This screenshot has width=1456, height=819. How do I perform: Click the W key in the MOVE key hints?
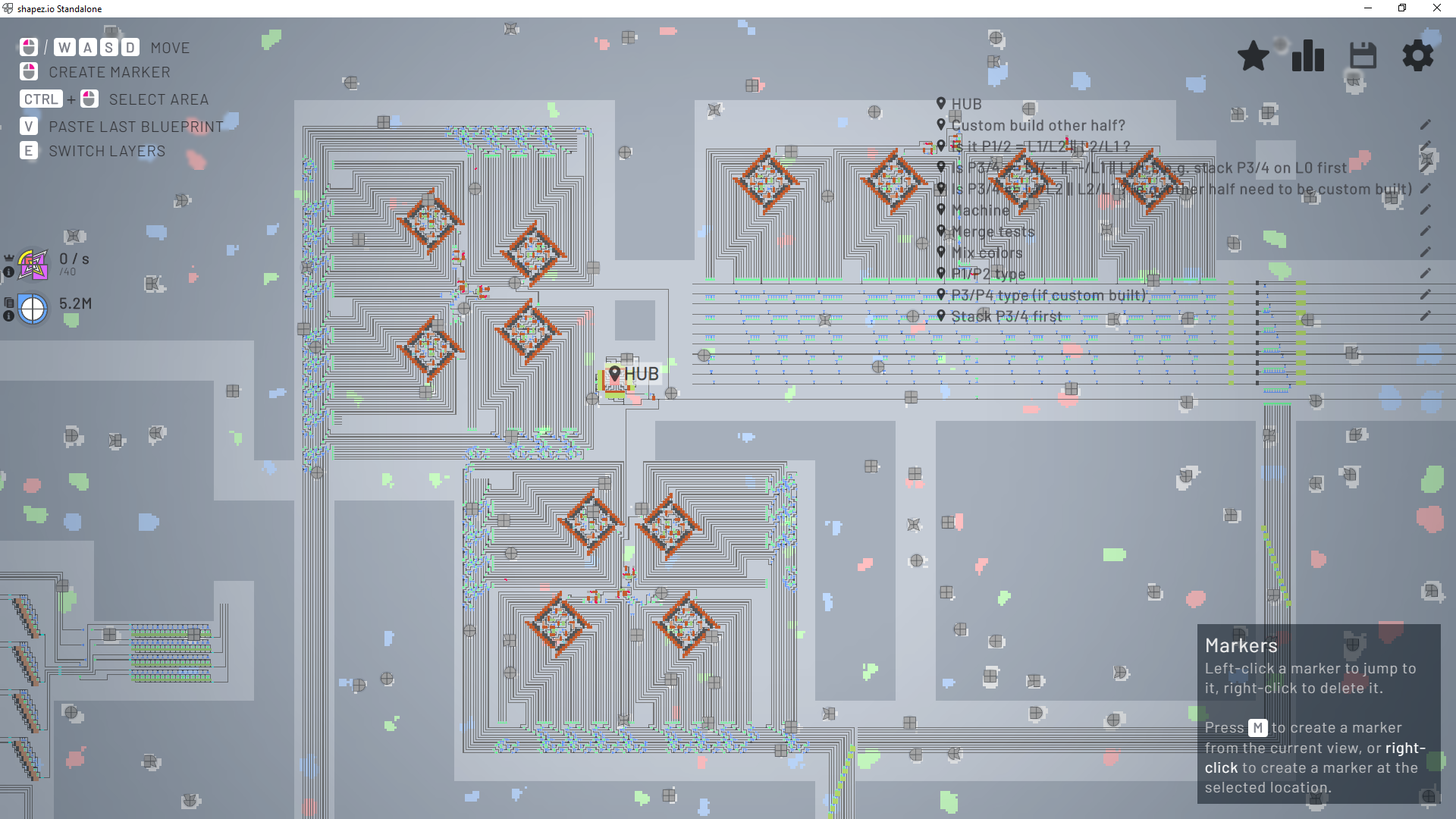66,47
